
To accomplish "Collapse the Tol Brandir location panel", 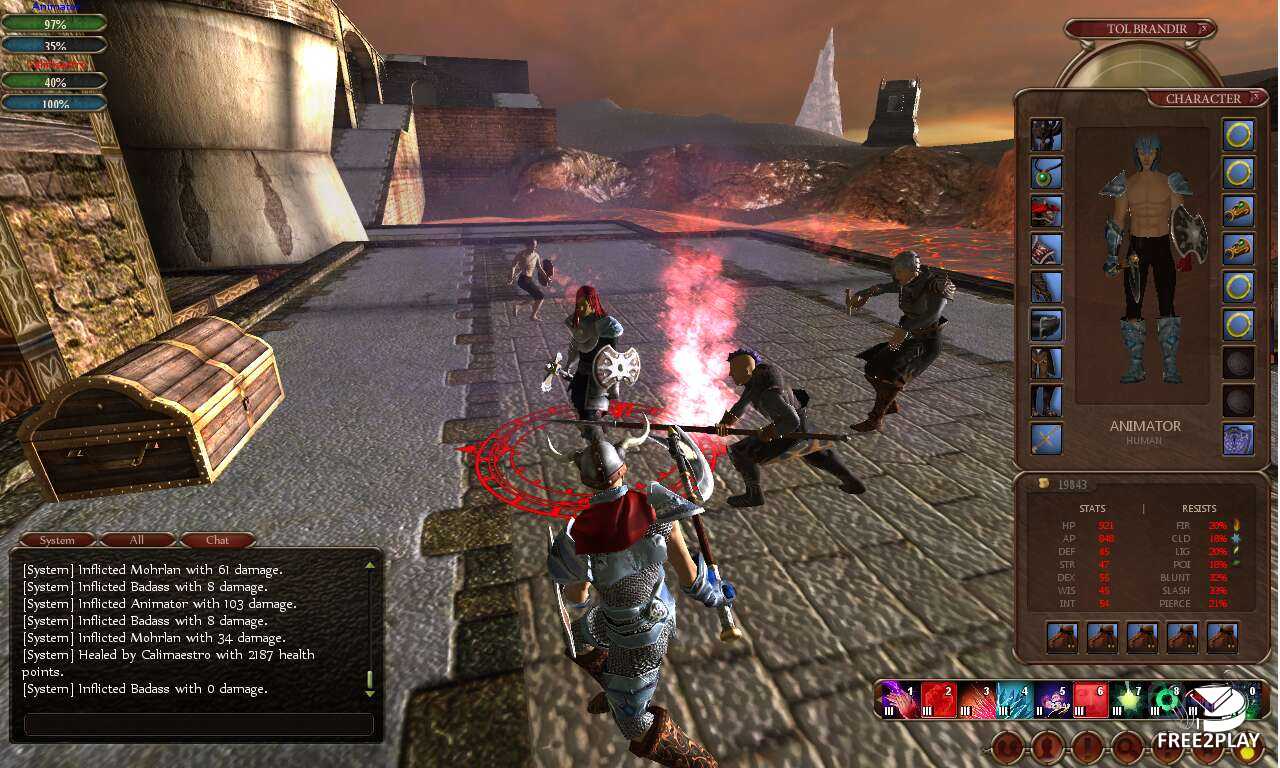I will [1201, 29].
